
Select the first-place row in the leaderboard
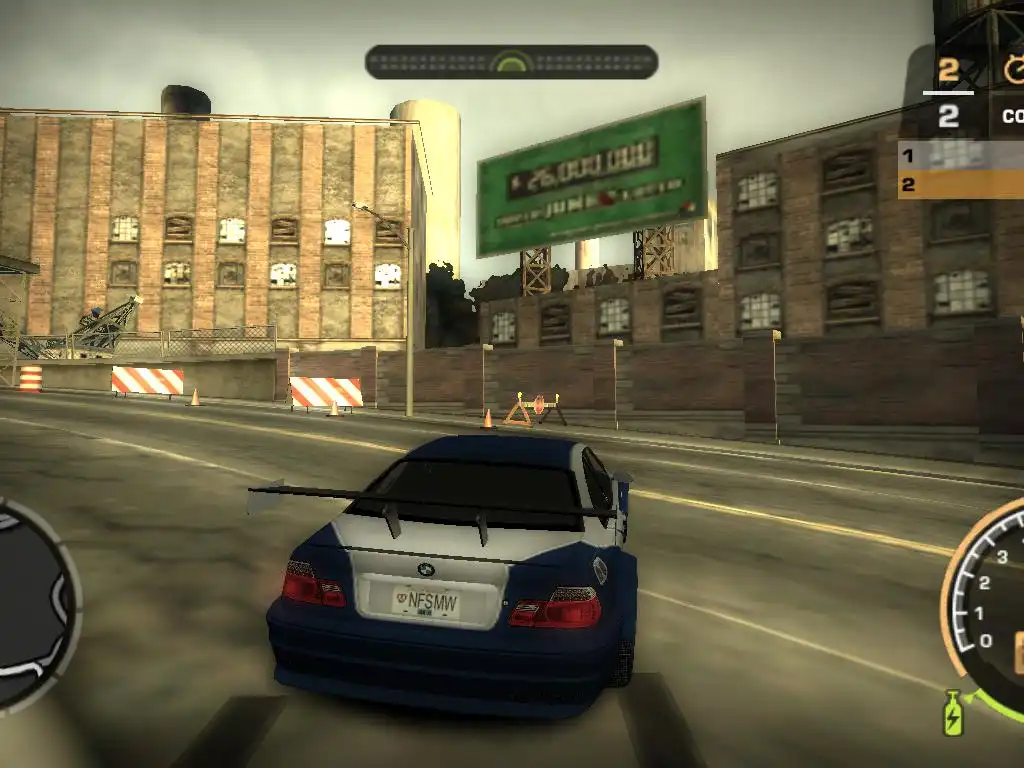click(x=960, y=155)
